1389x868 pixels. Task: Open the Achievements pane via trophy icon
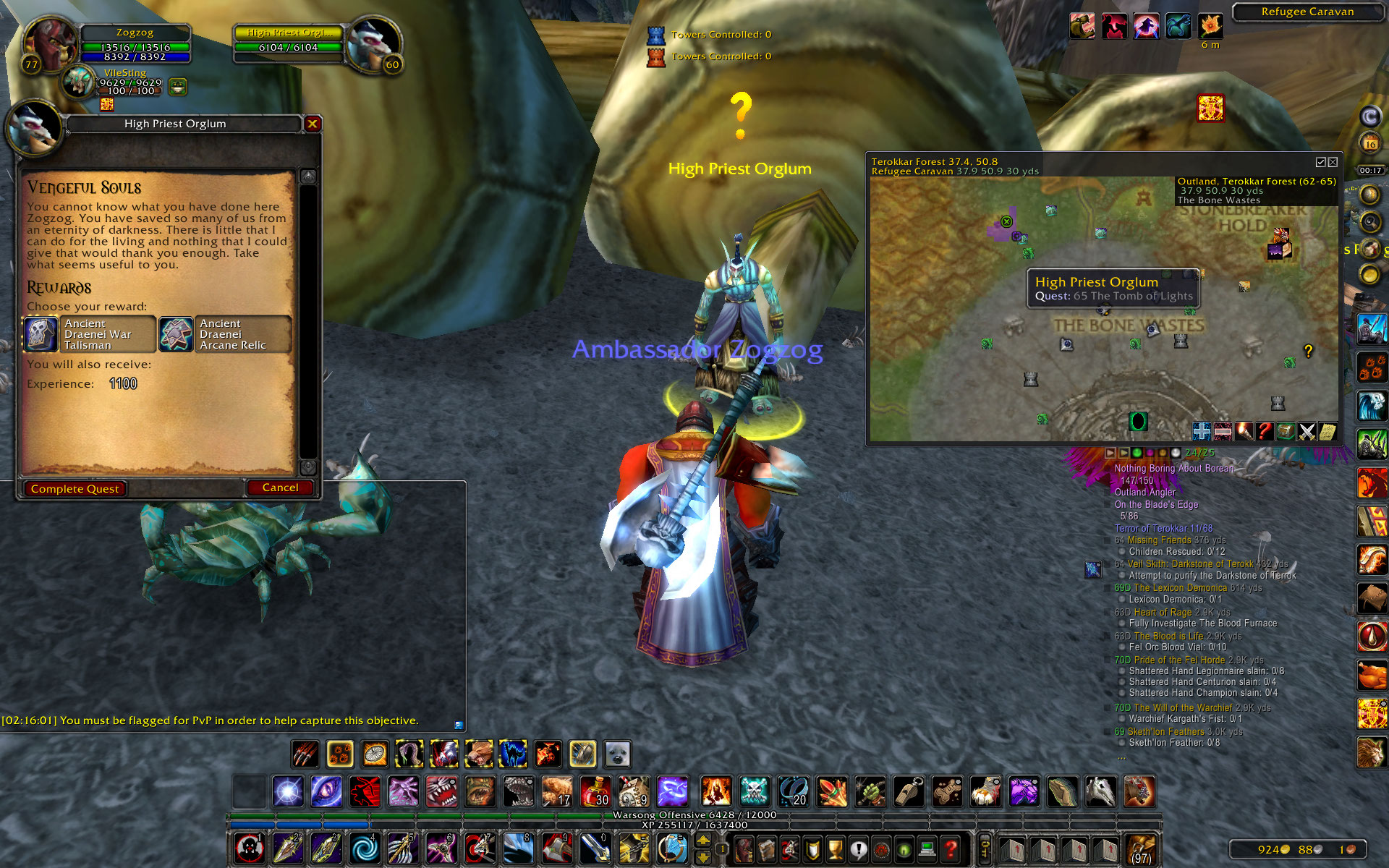[835, 848]
